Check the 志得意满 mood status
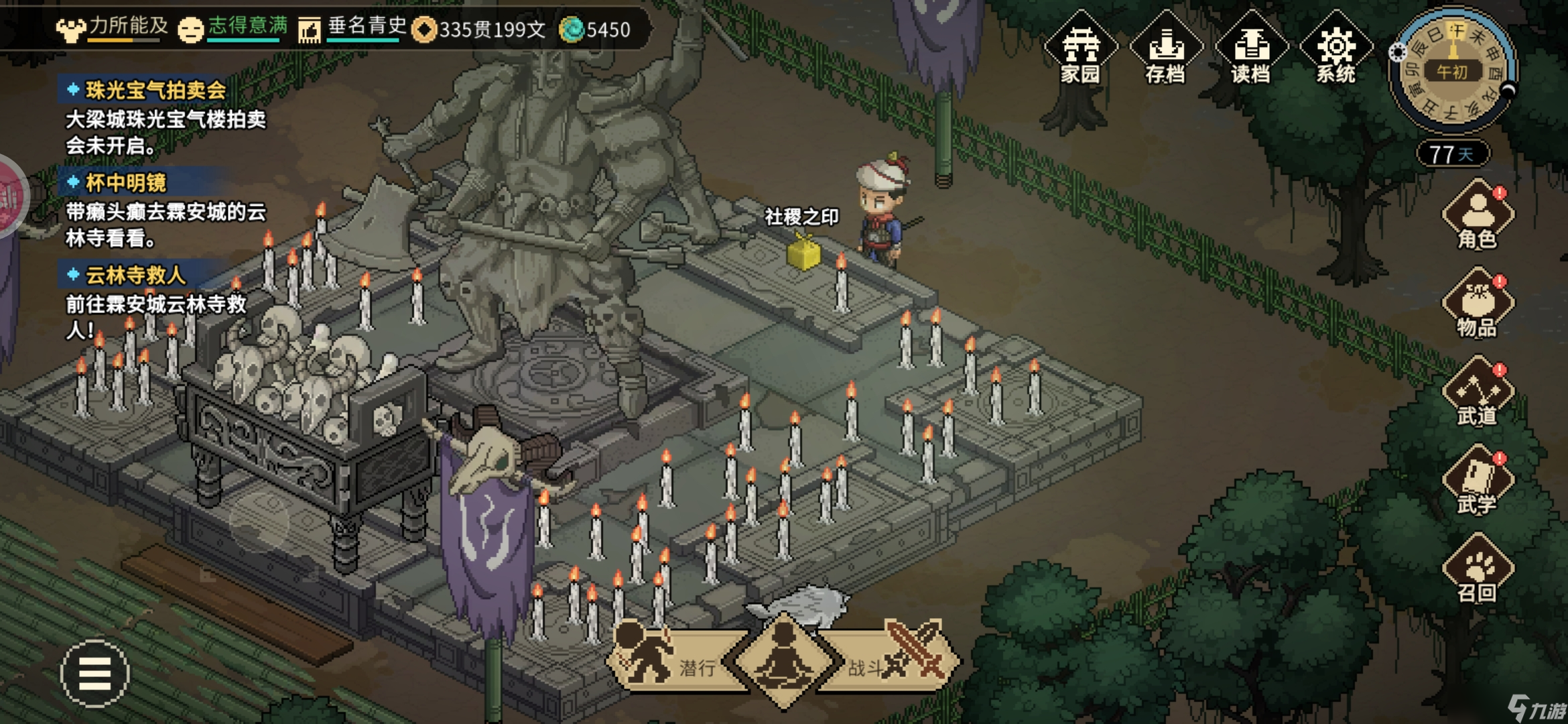1568x724 pixels. tap(233, 28)
